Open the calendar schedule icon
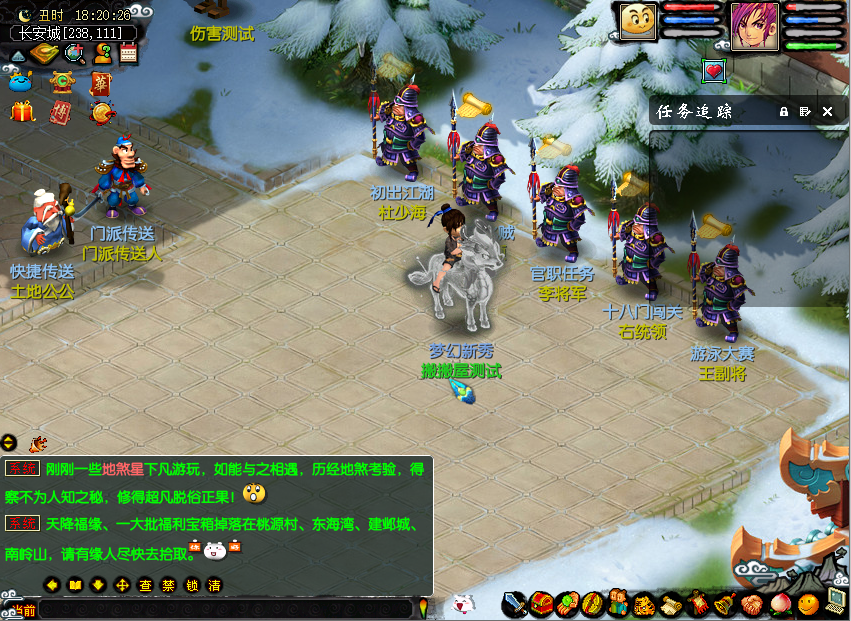The width and height of the screenshot is (851, 621). (x=128, y=54)
